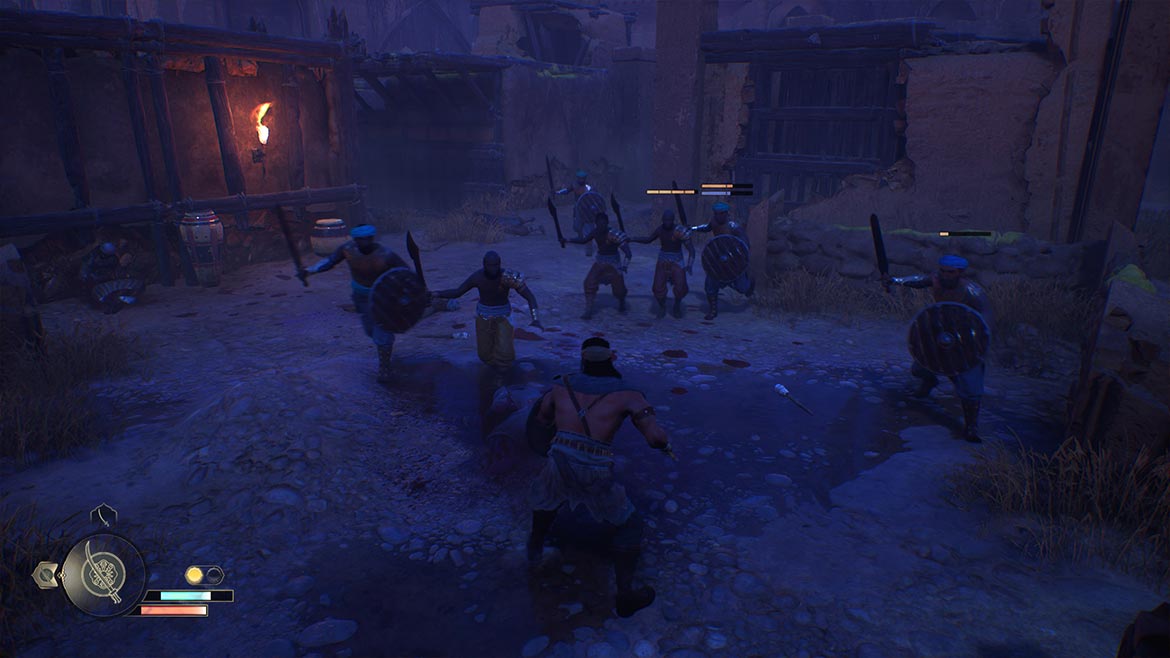This screenshot has width=1170, height=658.
Task: Click the glowing yellow orb charge
Action: click(x=195, y=575)
